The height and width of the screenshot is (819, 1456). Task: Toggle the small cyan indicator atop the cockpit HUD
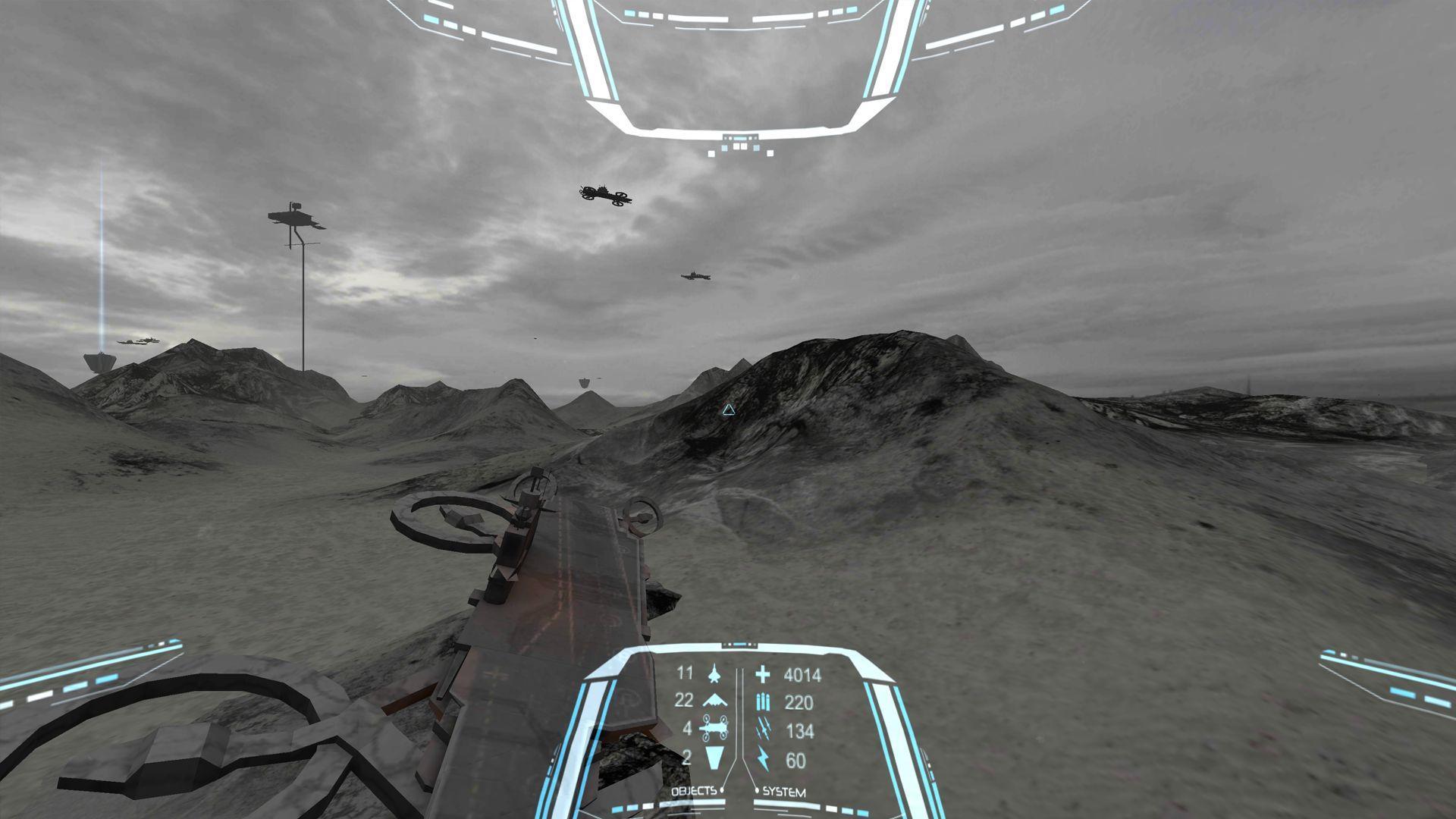tap(741, 138)
